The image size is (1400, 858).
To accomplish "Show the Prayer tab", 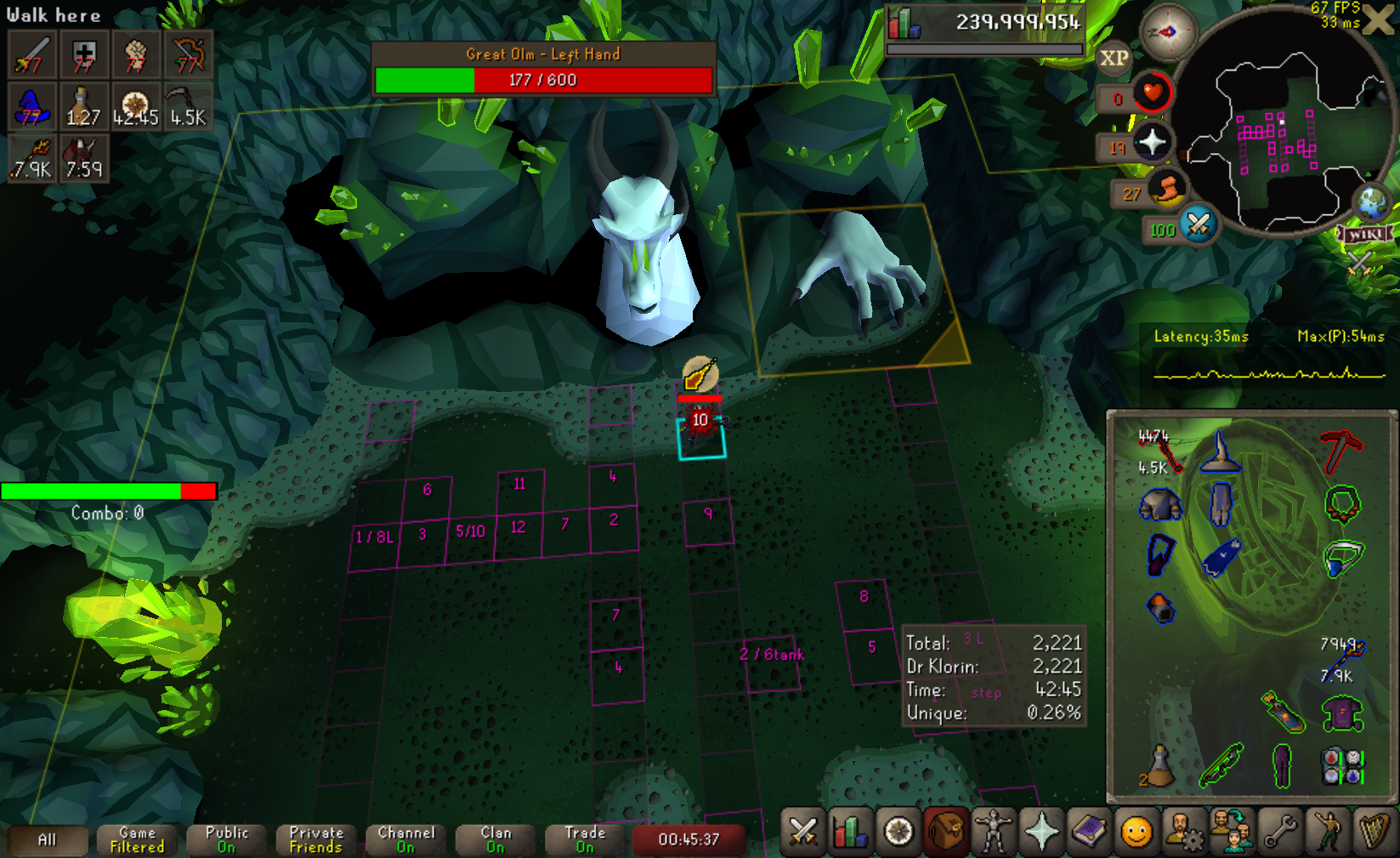I will pyautogui.click(x=1041, y=832).
